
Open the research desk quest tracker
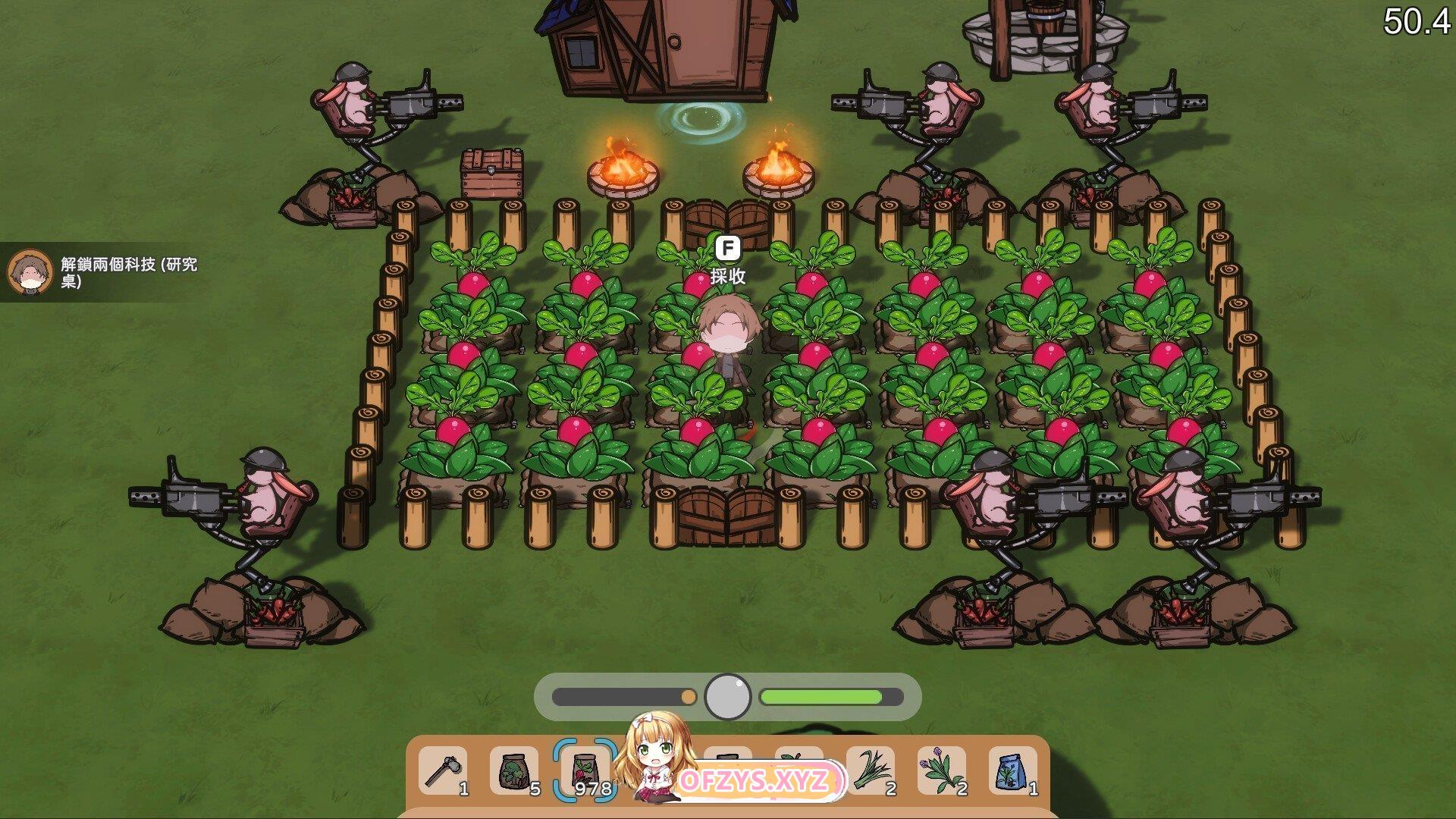(106, 273)
